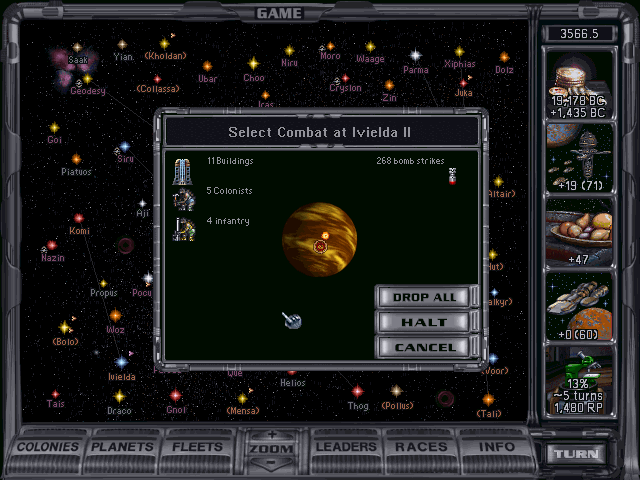End the current Turn
Image resolution: width=640 pixels, height=480 pixels.
pyautogui.click(x=577, y=453)
